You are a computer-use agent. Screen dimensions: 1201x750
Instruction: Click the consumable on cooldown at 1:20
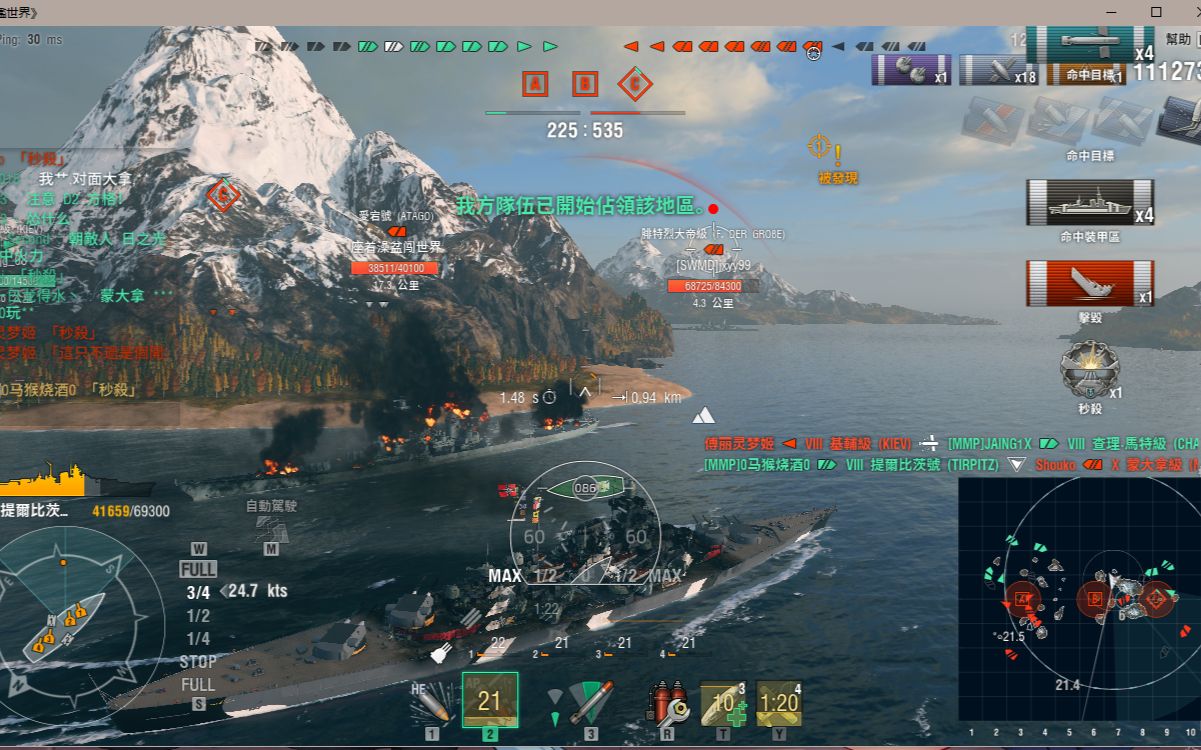(779, 704)
